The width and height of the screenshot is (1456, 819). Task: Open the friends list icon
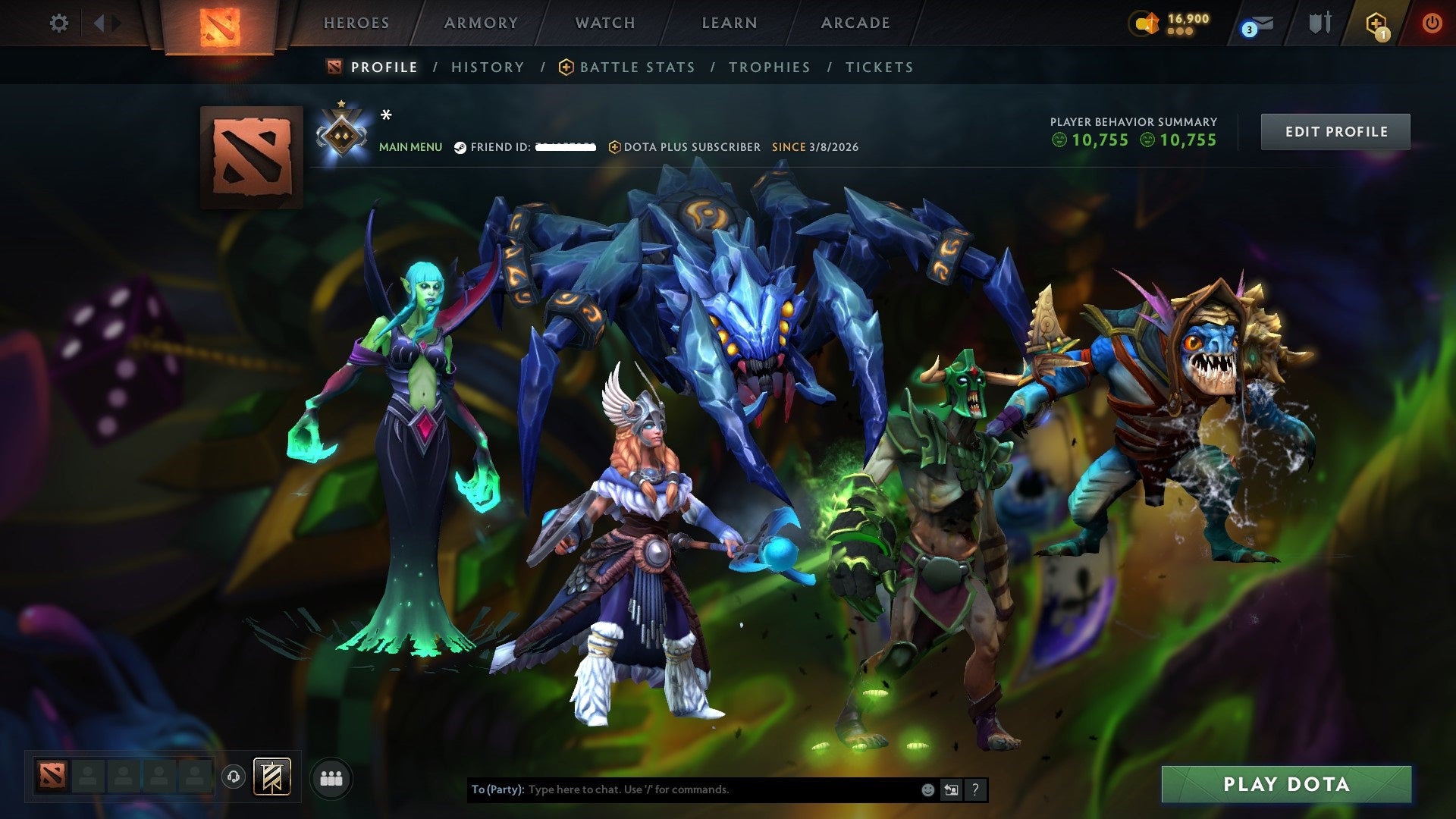tap(331, 778)
